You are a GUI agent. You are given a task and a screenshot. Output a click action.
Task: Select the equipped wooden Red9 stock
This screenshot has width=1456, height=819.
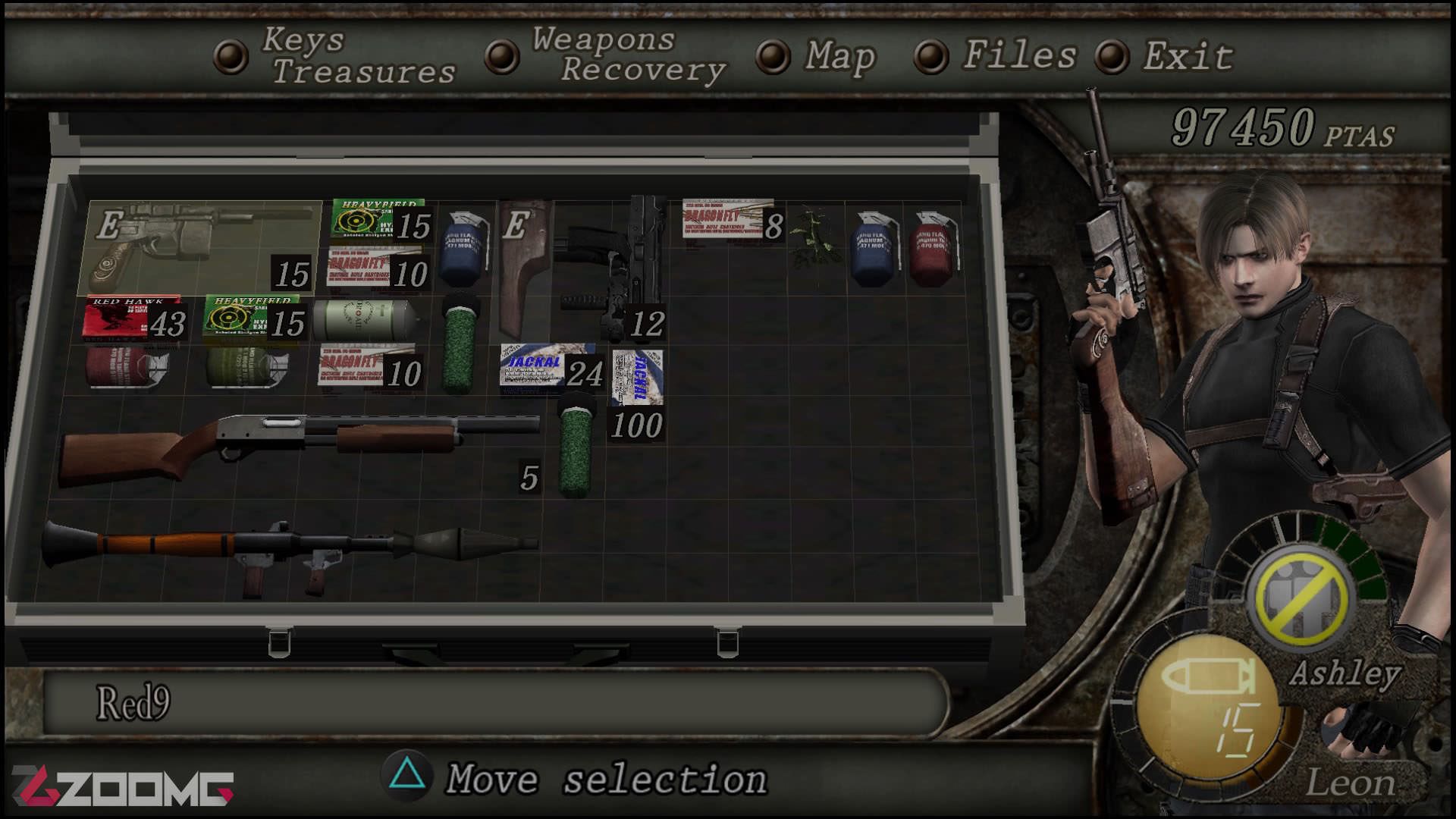(x=523, y=269)
